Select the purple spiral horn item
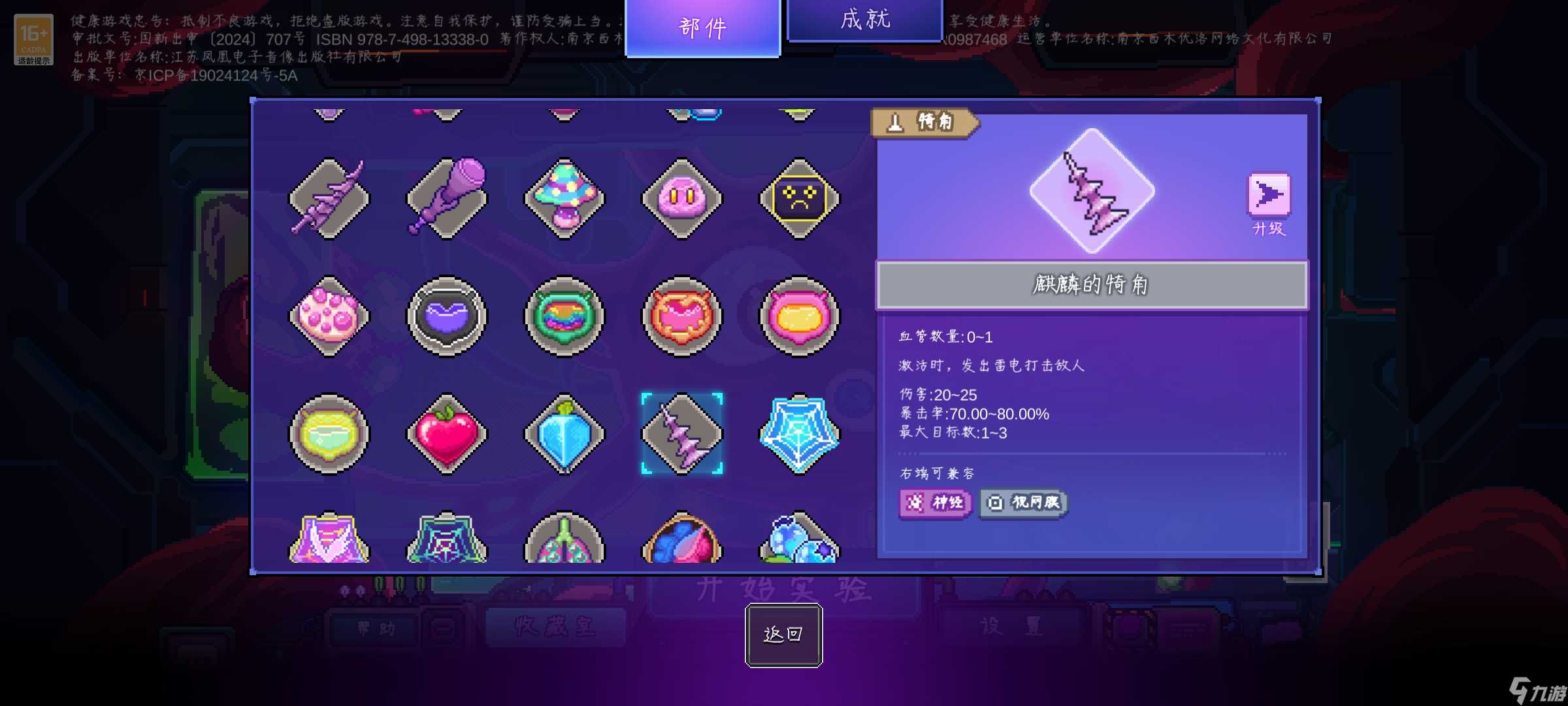The width and height of the screenshot is (1568, 706). tap(329, 199)
